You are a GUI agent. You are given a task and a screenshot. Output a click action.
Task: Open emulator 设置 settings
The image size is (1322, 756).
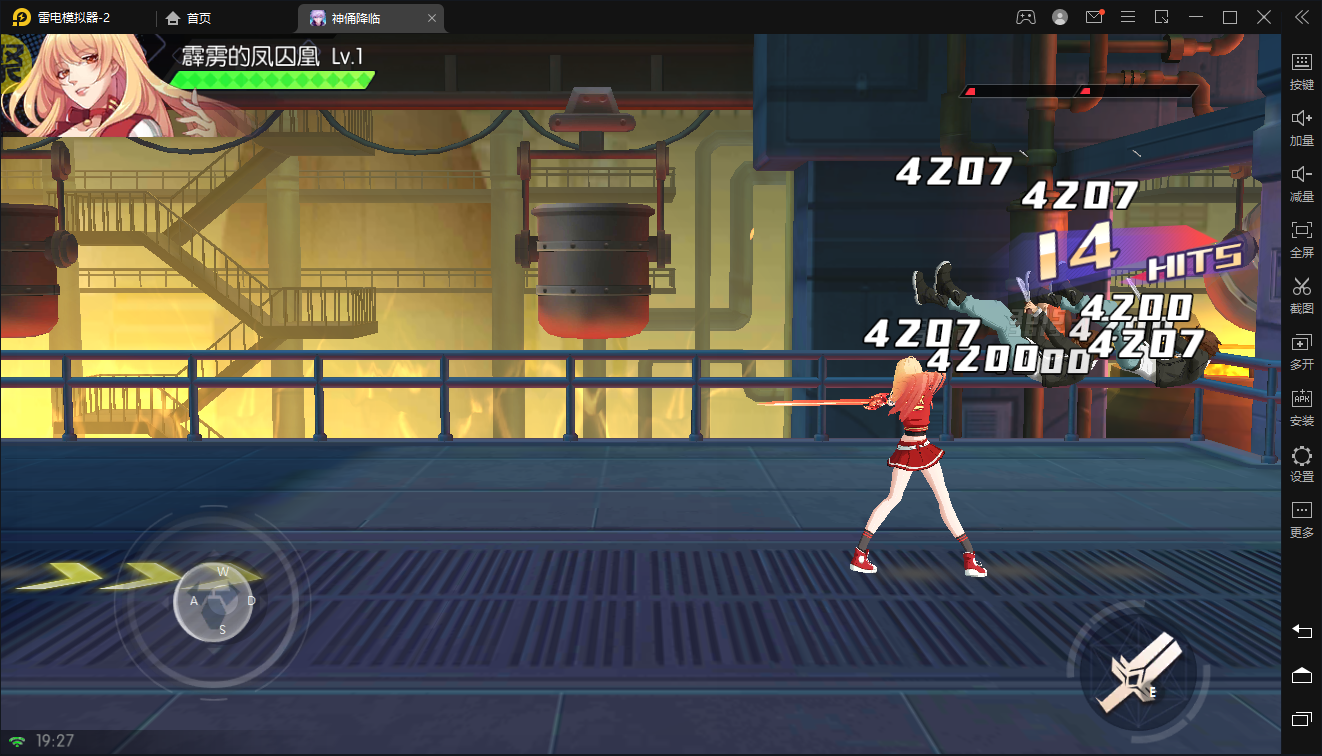(x=1301, y=463)
